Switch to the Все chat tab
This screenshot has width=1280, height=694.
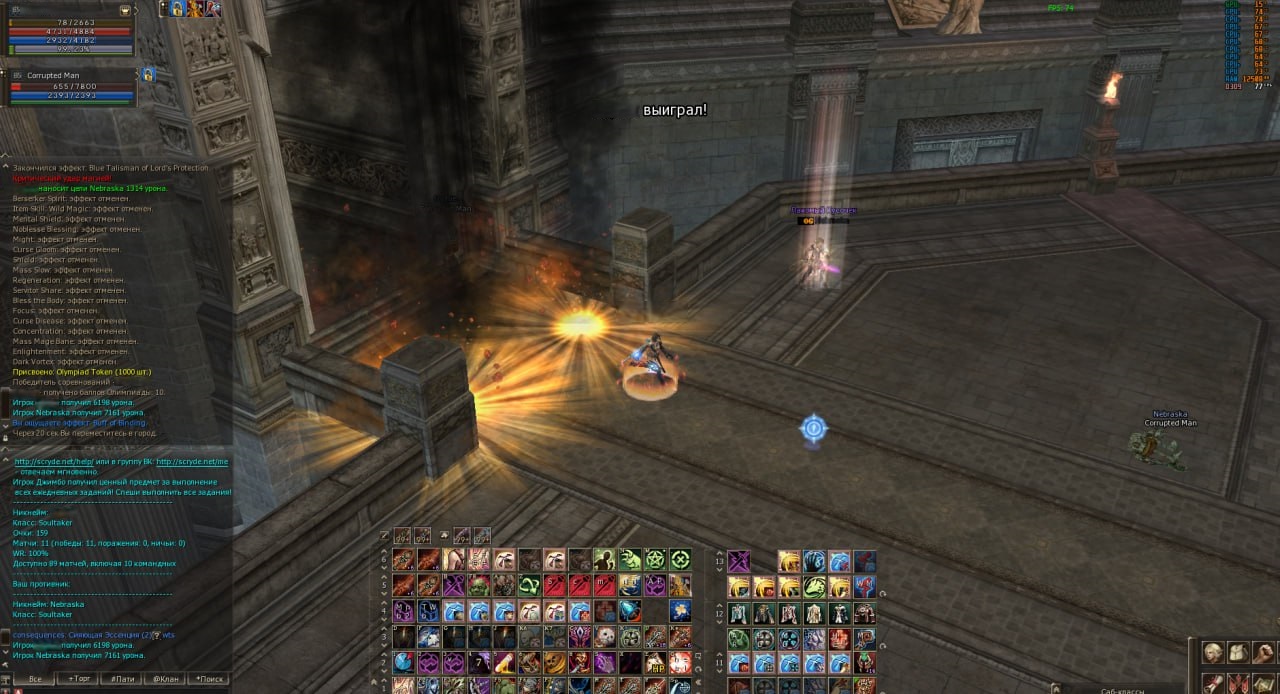pyautogui.click(x=35, y=679)
